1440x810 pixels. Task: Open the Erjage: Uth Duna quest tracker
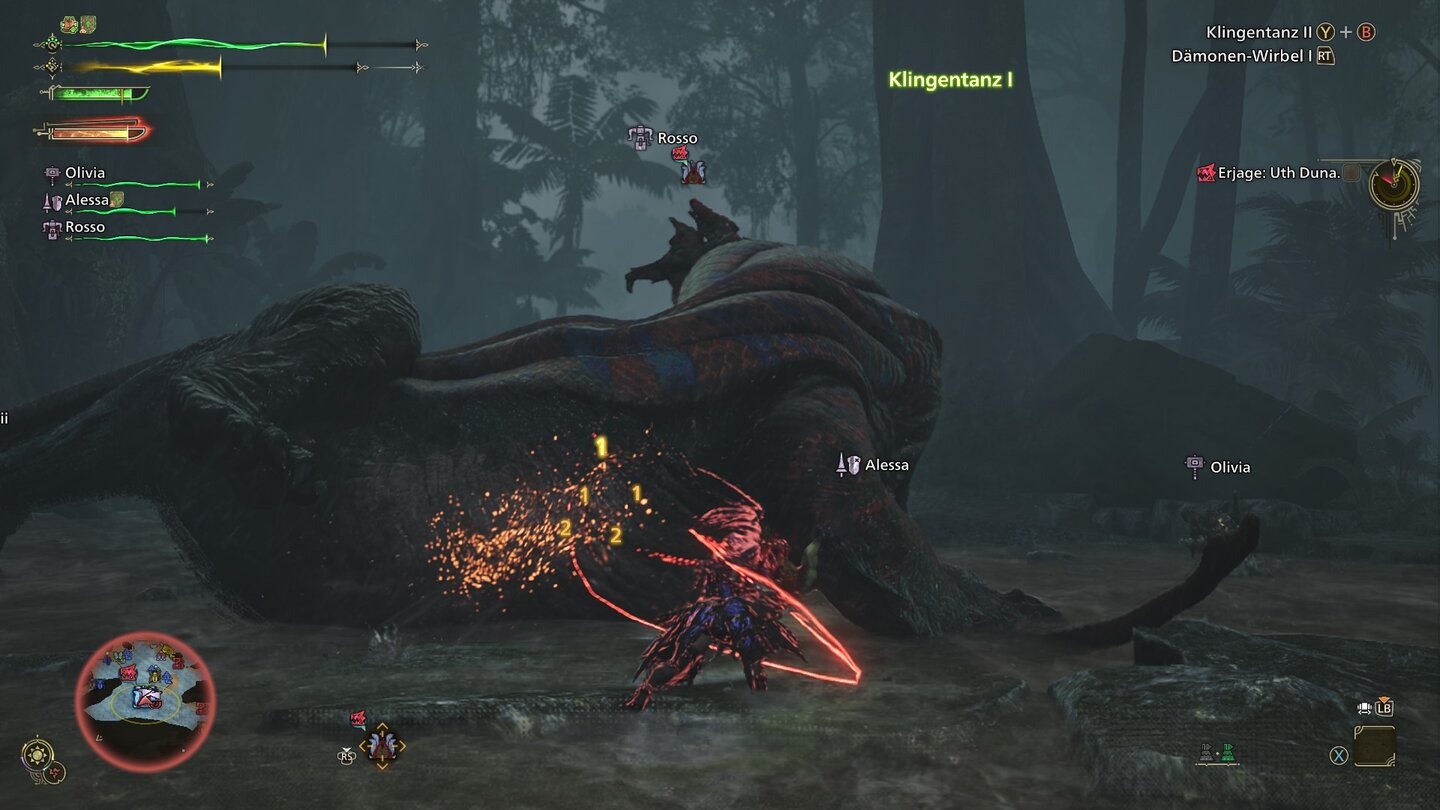pos(1269,173)
